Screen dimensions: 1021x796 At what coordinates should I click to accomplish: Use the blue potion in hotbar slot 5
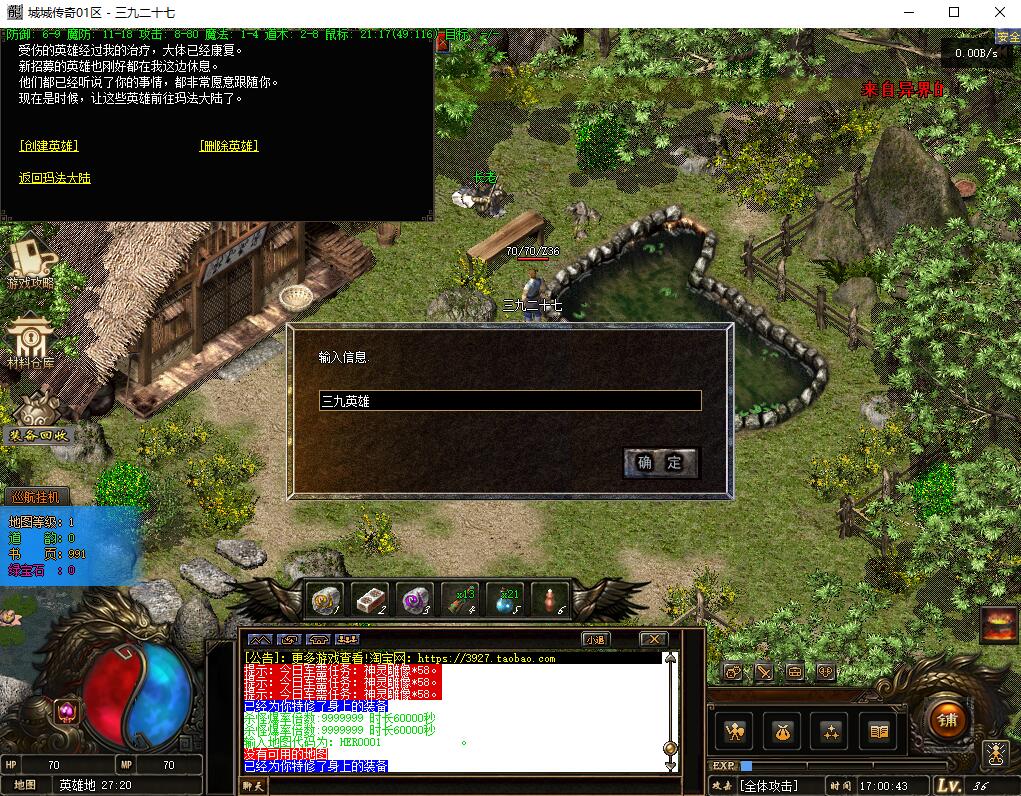[507, 598]
